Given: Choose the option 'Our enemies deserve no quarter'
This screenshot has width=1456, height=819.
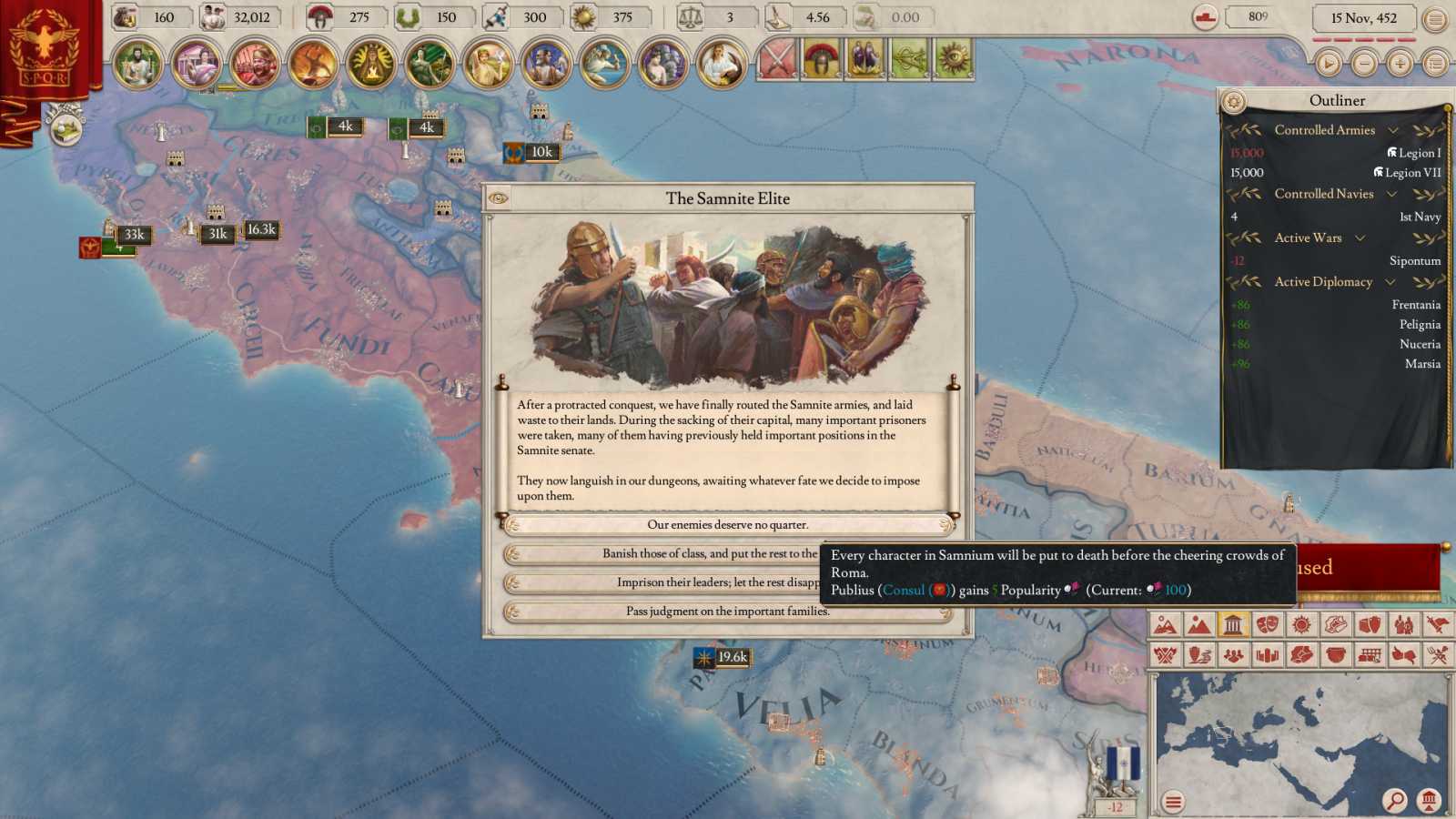Looking at the screenshot, I should tap(728, 525).
